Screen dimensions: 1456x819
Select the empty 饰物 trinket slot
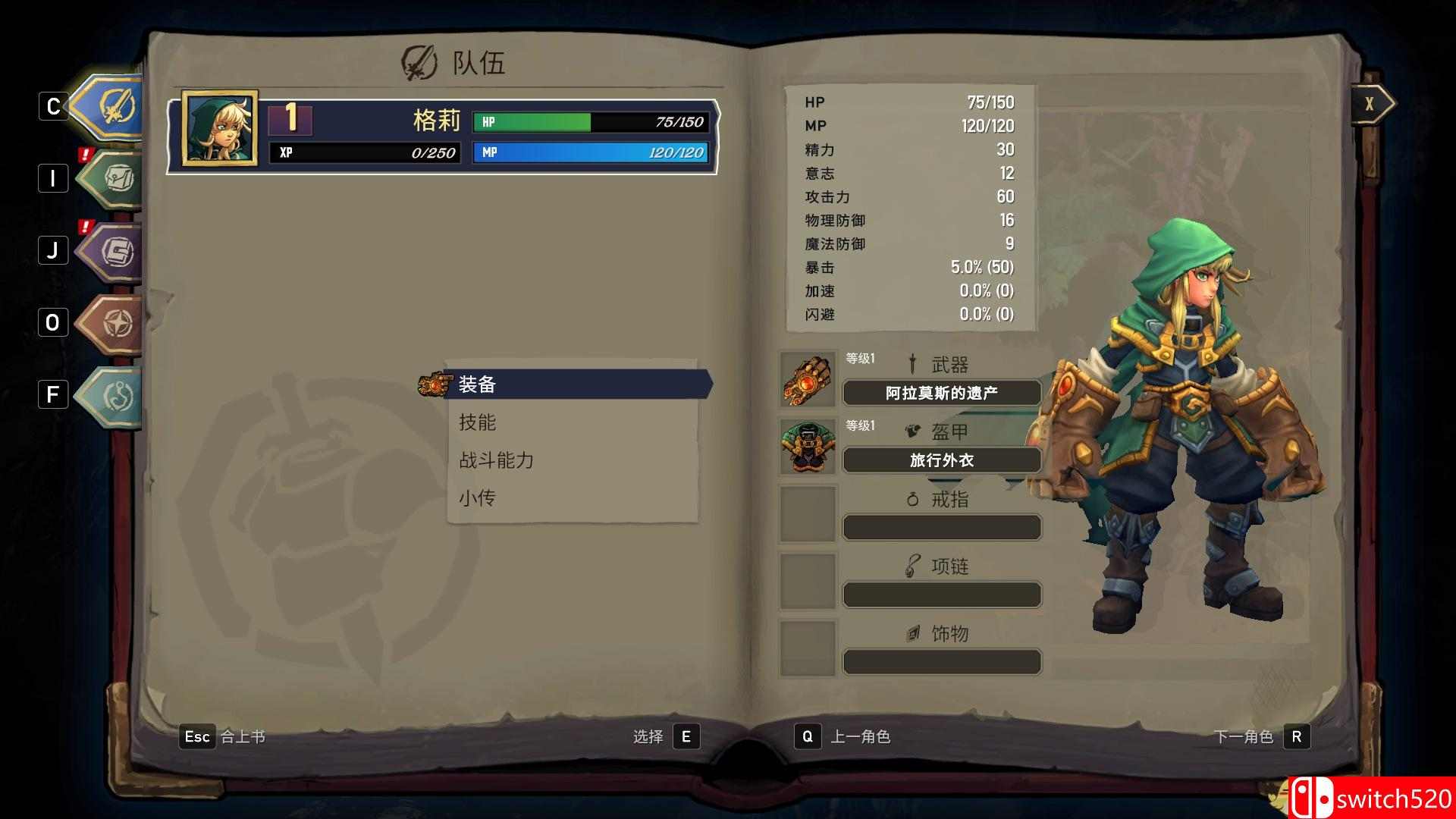[x=808, y=647]
